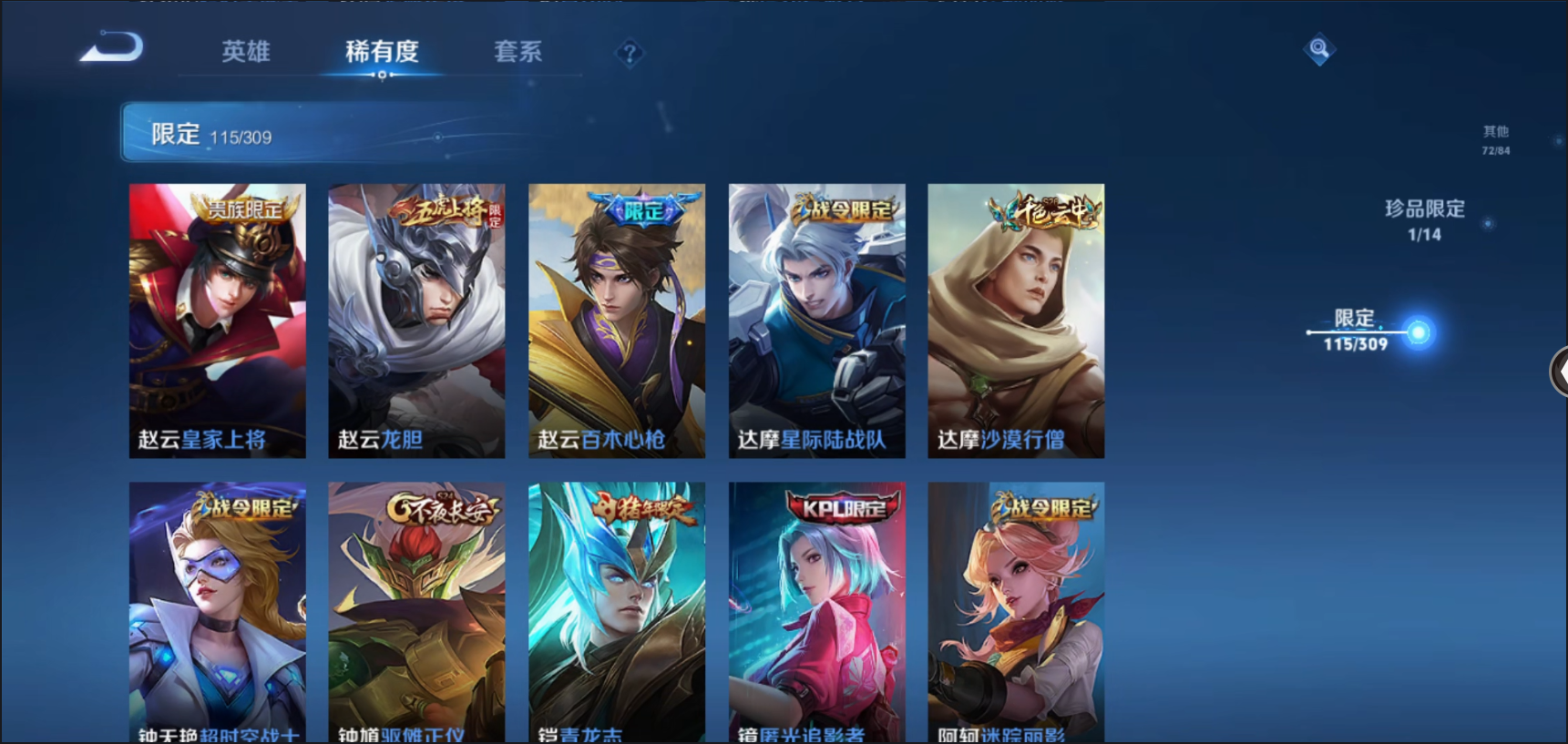Jump to the 其他 rarity section

[x=1495, y=139]
